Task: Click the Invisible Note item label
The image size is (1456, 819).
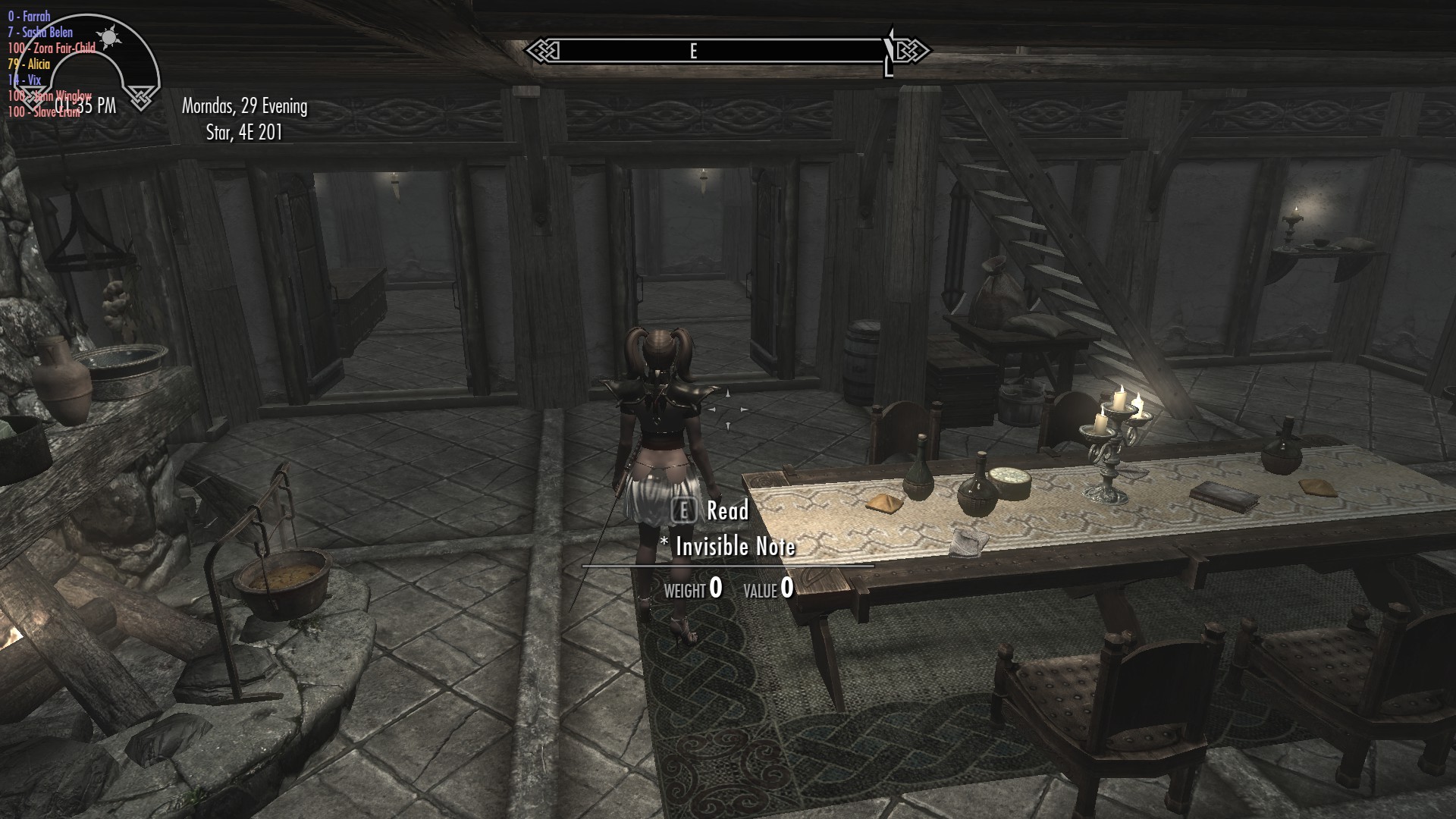Action: pyautogui.click(x=728, y=546)
